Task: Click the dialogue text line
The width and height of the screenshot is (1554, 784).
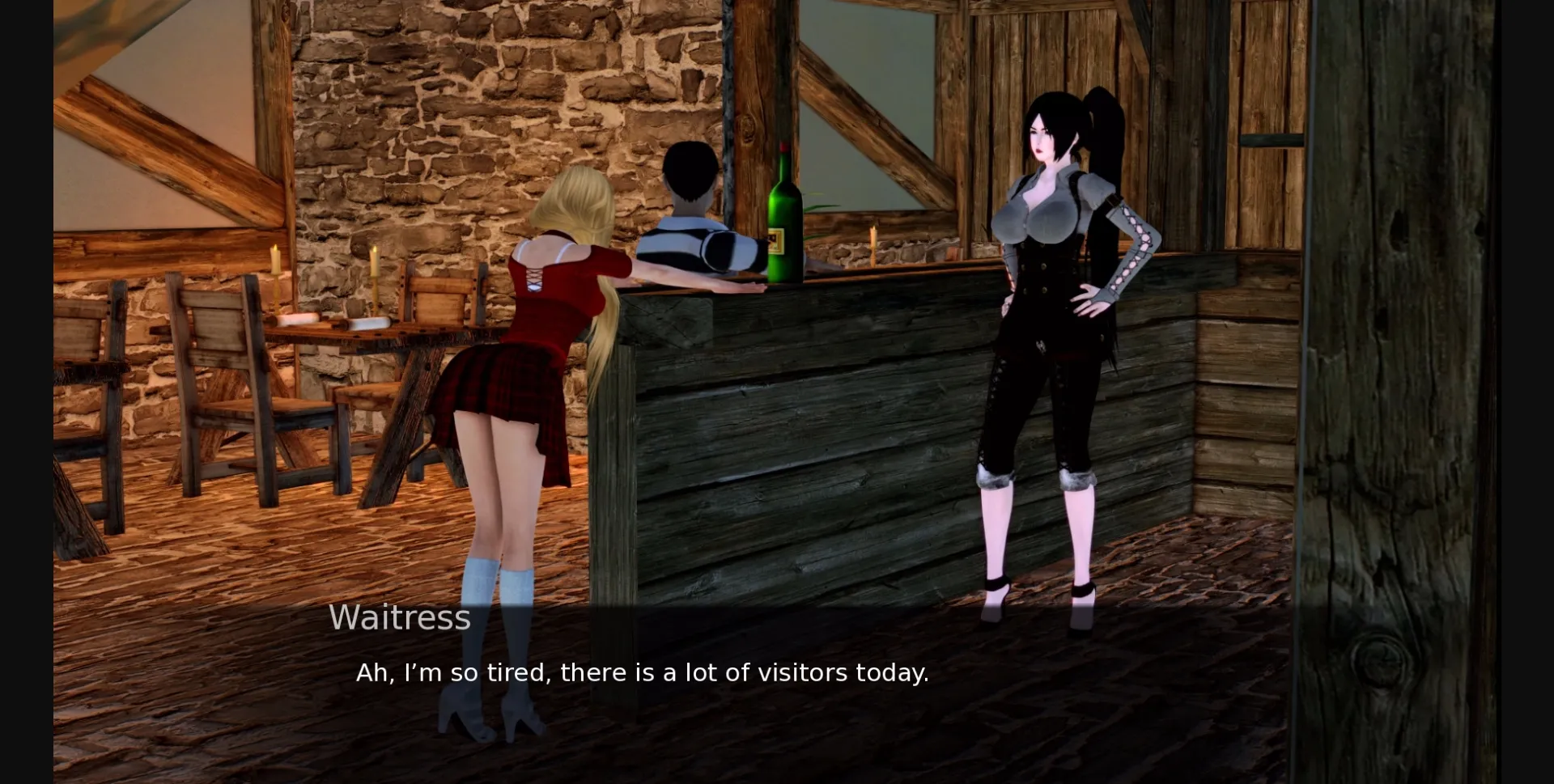Action: (643, 672)
